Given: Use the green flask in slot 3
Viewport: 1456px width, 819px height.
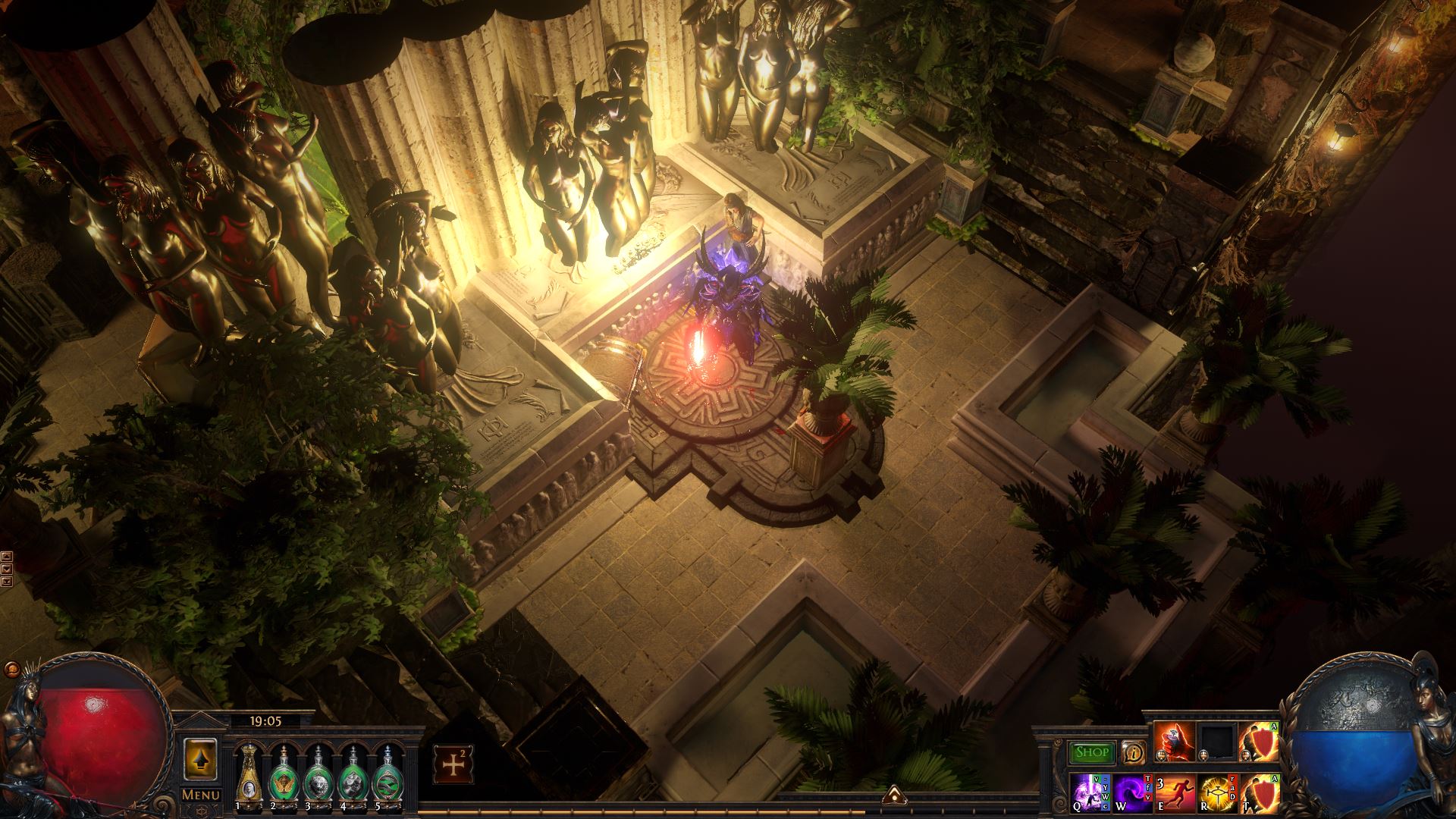Looking at the screenshot, I should tap(316, 773).
